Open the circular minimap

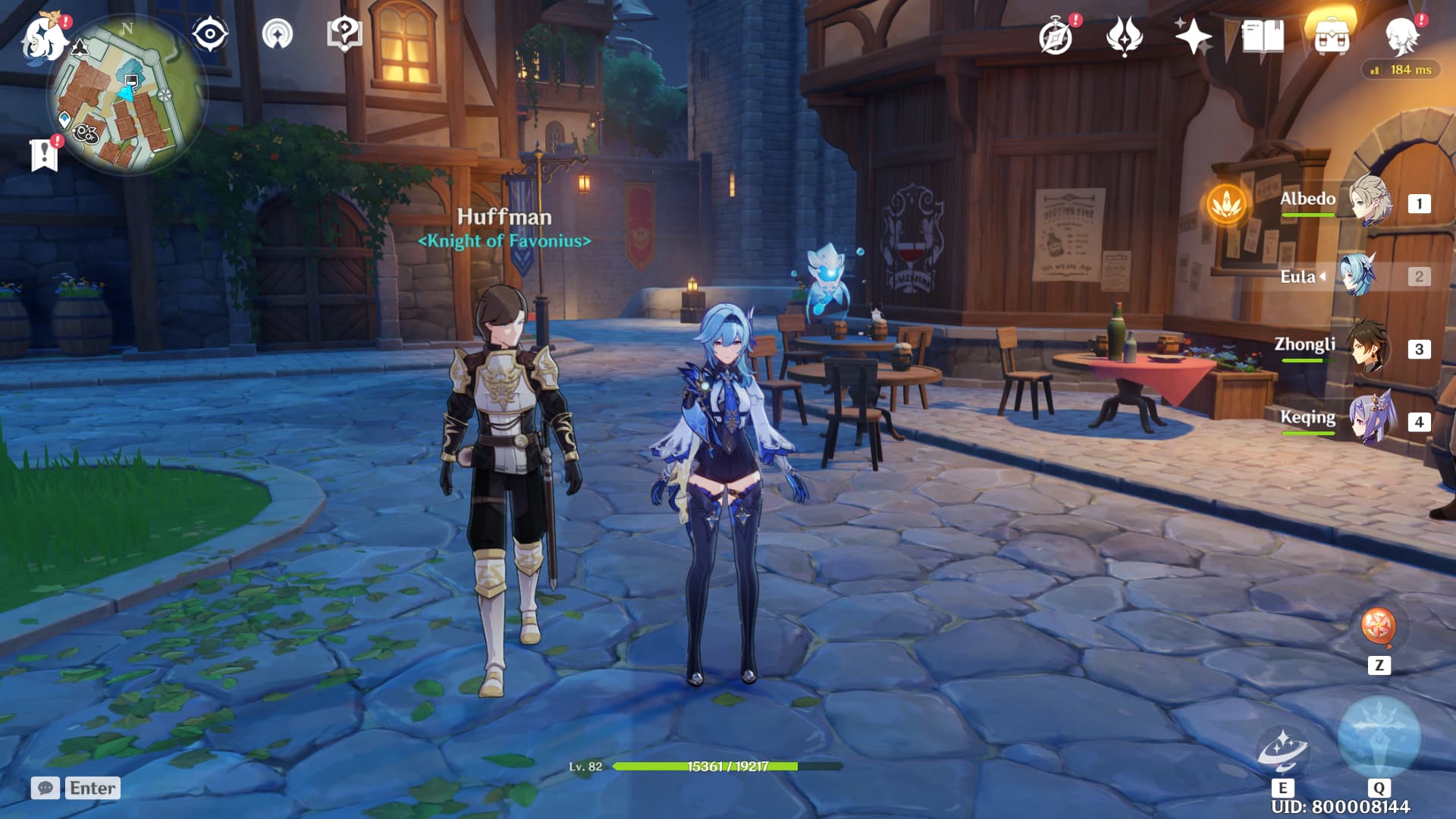[x=127, y=95]
